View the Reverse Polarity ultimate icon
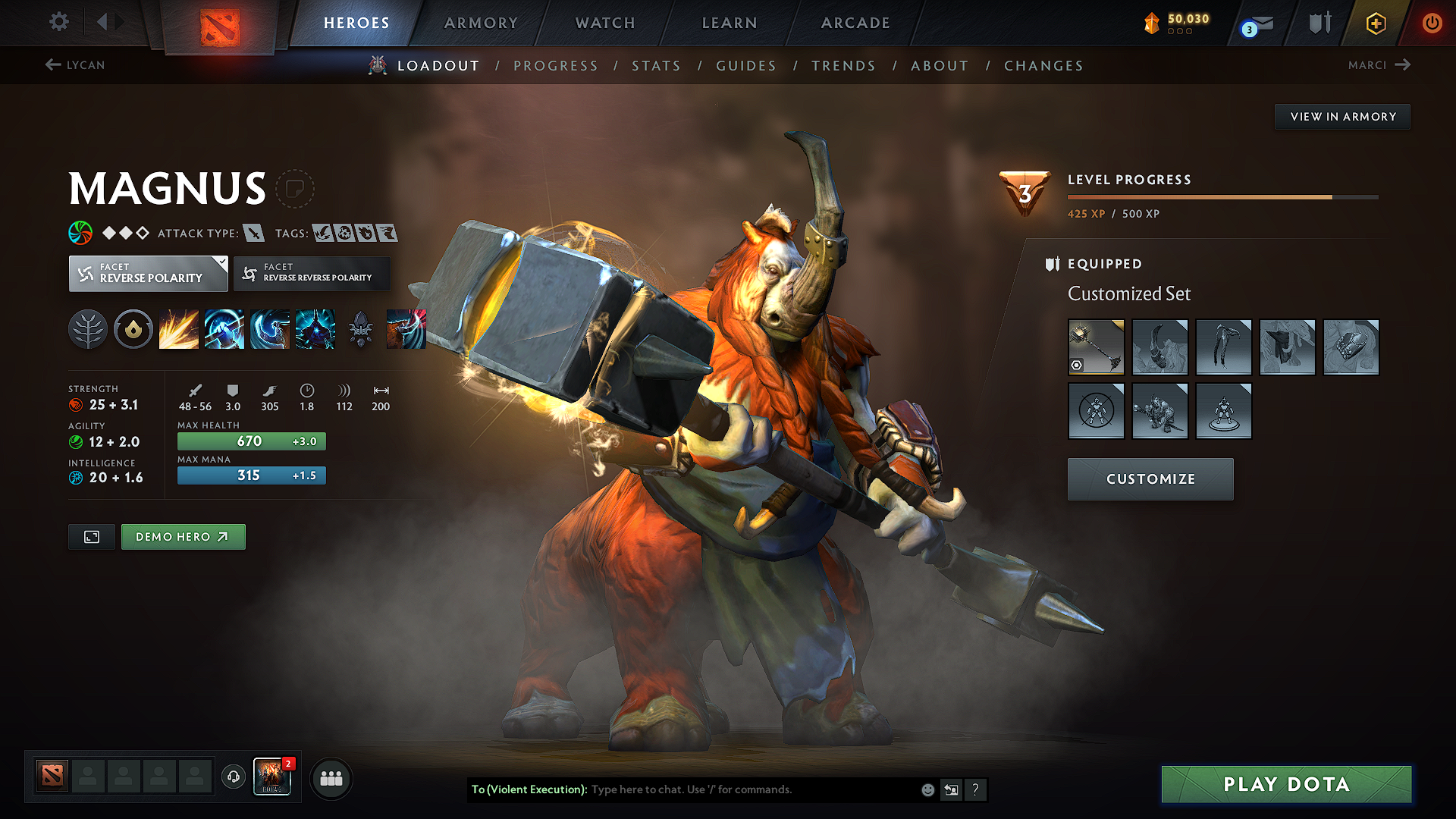 pyautogui.click(x=315, y=328)
